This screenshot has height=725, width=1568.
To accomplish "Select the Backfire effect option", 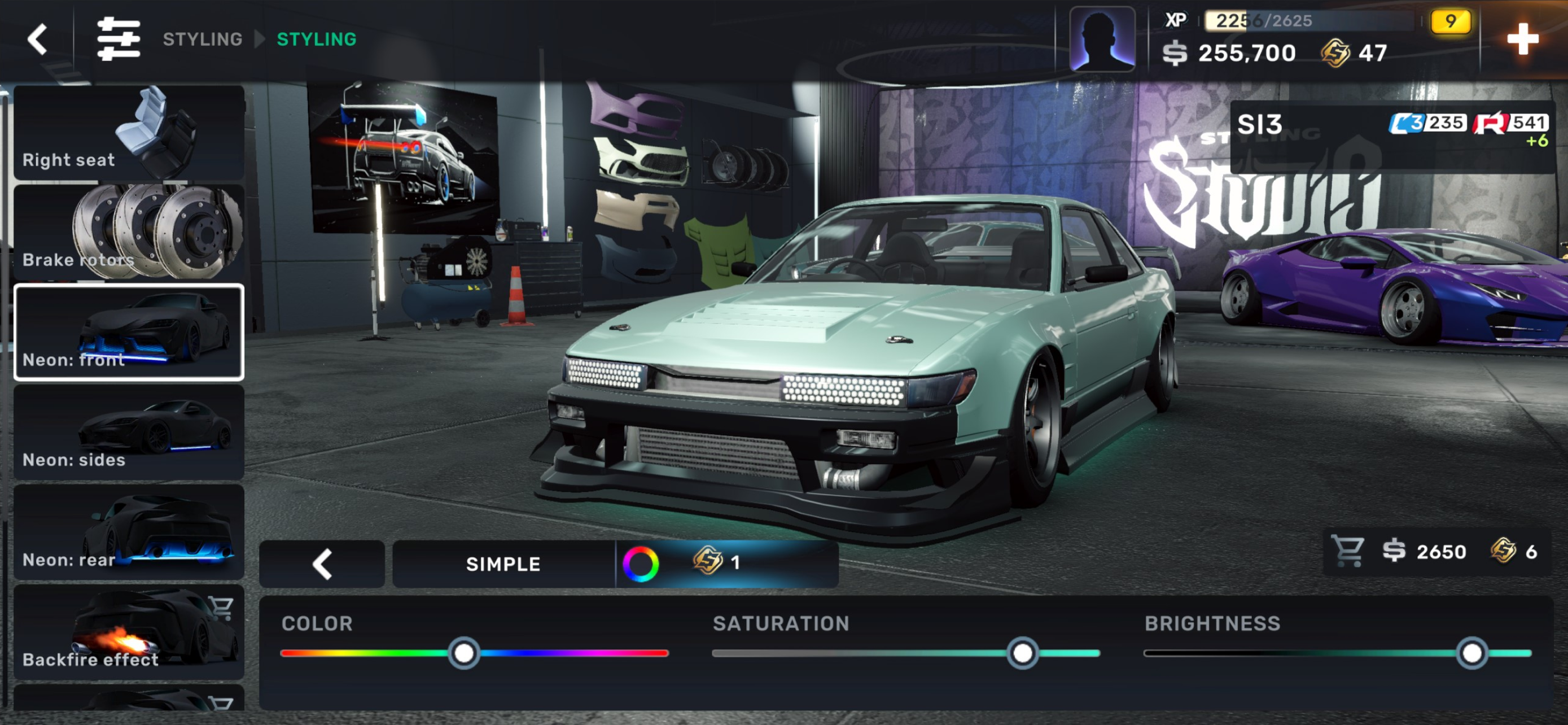I will click(x=129, y=632).
